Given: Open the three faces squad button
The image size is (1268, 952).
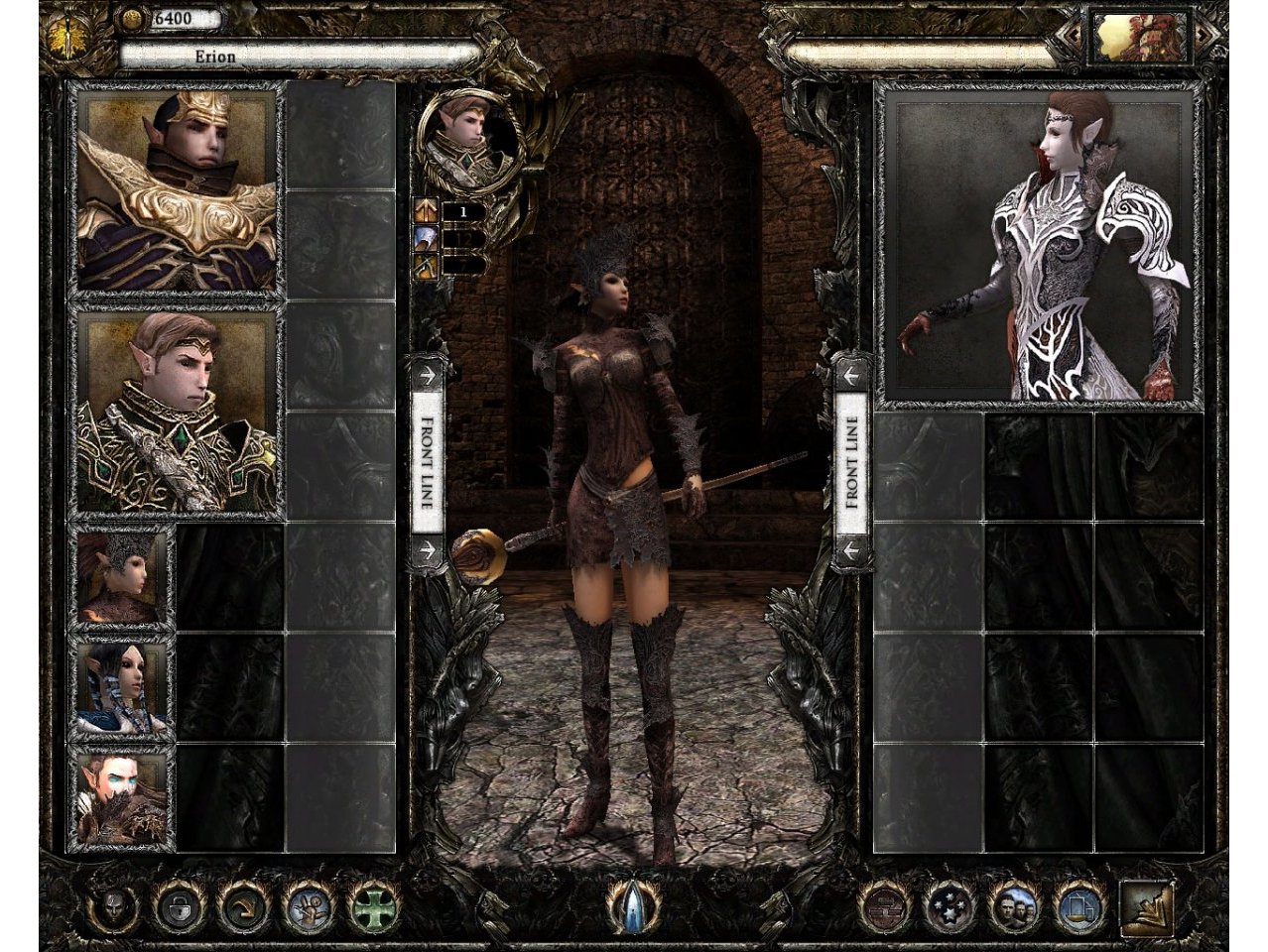Looking at the screenshot, I should tap(1014, 905).
